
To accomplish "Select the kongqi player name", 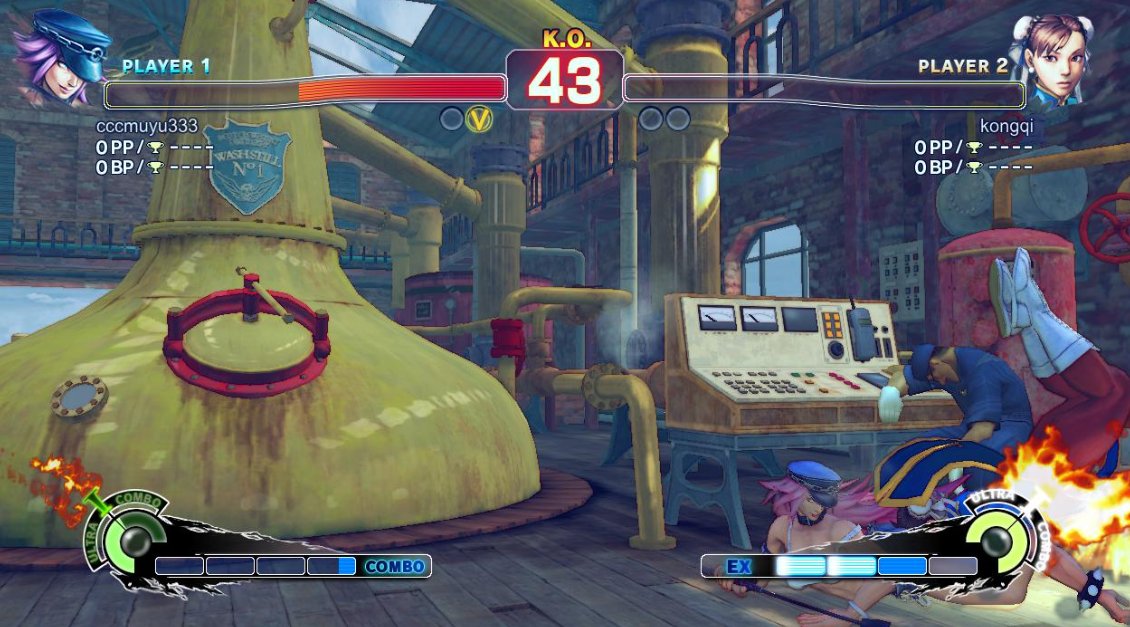I will click(1006, 126).
